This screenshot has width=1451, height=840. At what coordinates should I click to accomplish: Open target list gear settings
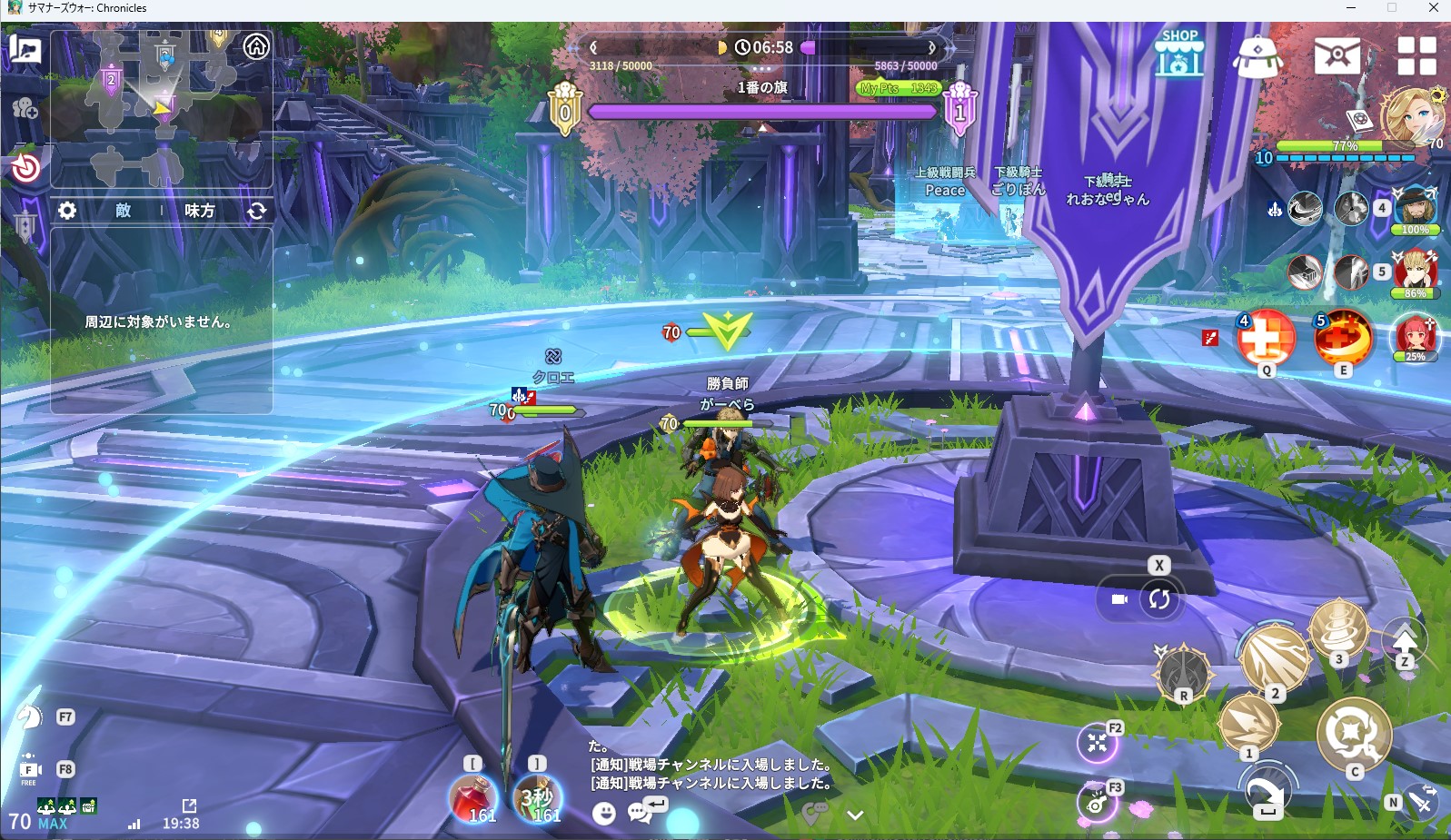(67, 211)
